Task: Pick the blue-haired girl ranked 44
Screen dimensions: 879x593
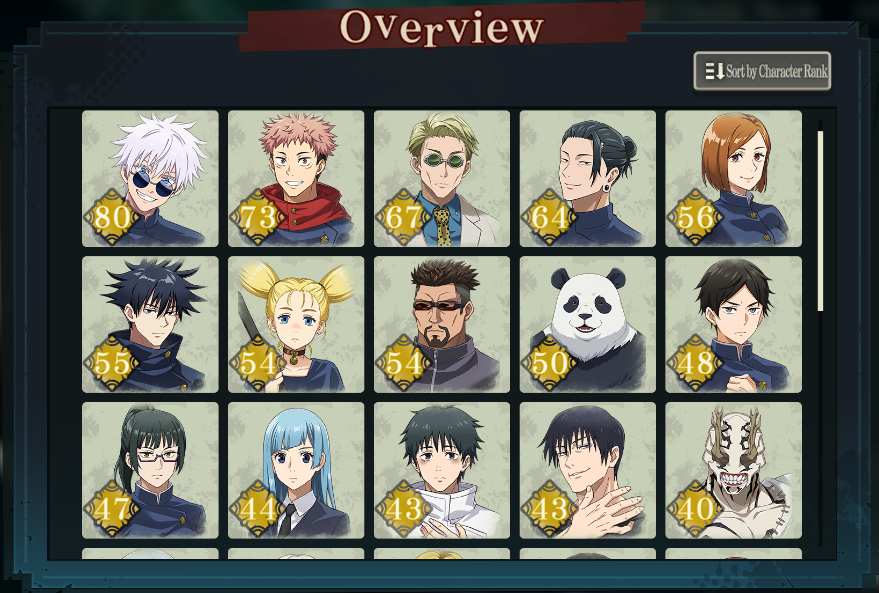Action: (x=296, y=470)
